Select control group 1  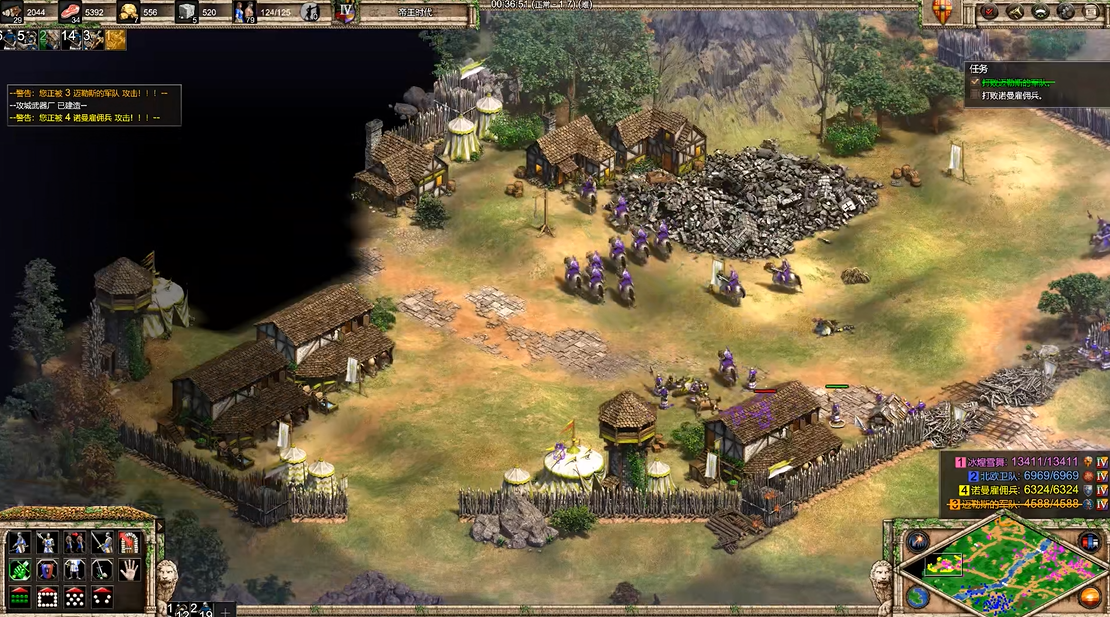click(x=173, y=608)
